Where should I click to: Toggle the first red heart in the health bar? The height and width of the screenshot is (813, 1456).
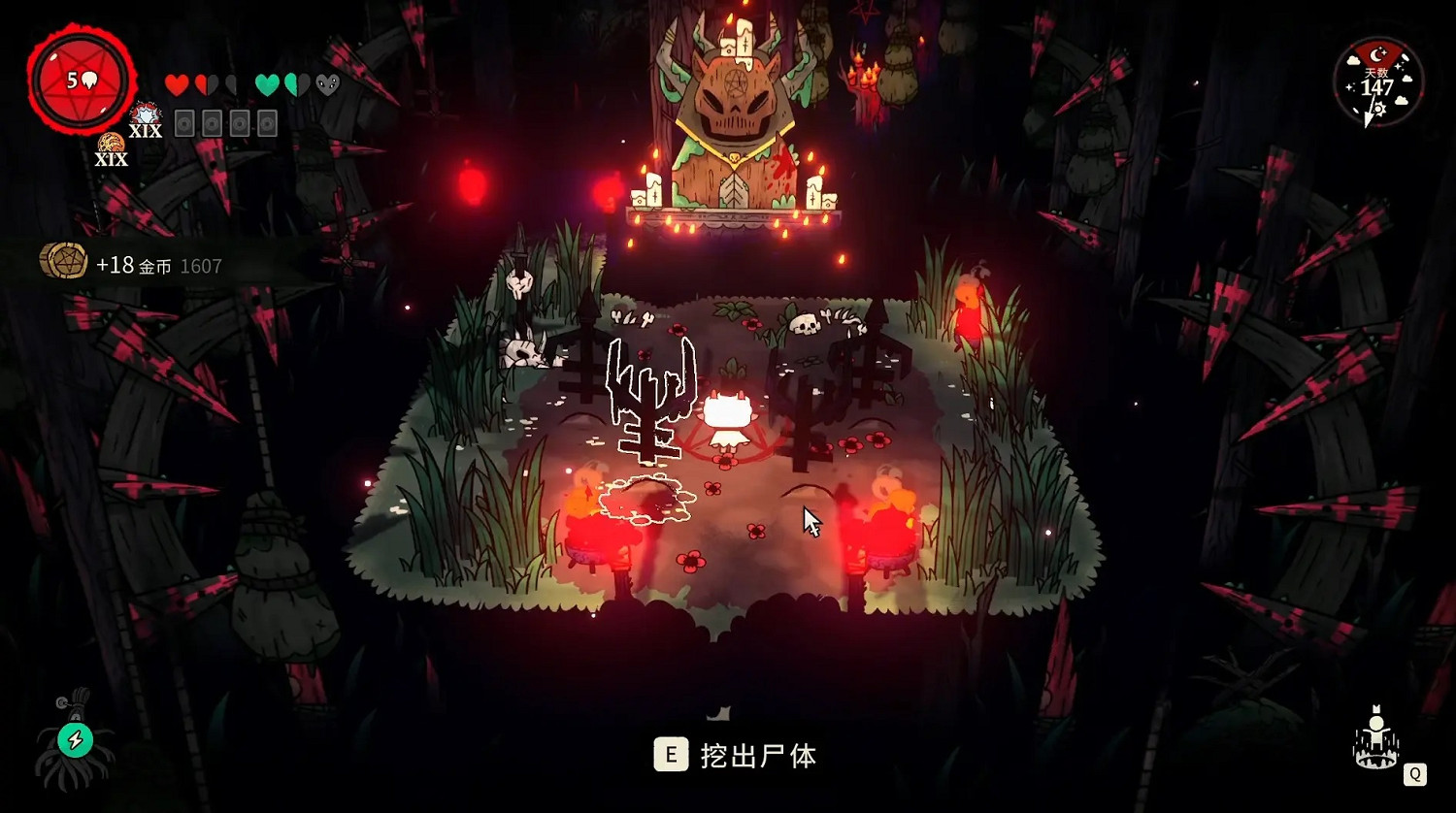(x=177, y=83)
